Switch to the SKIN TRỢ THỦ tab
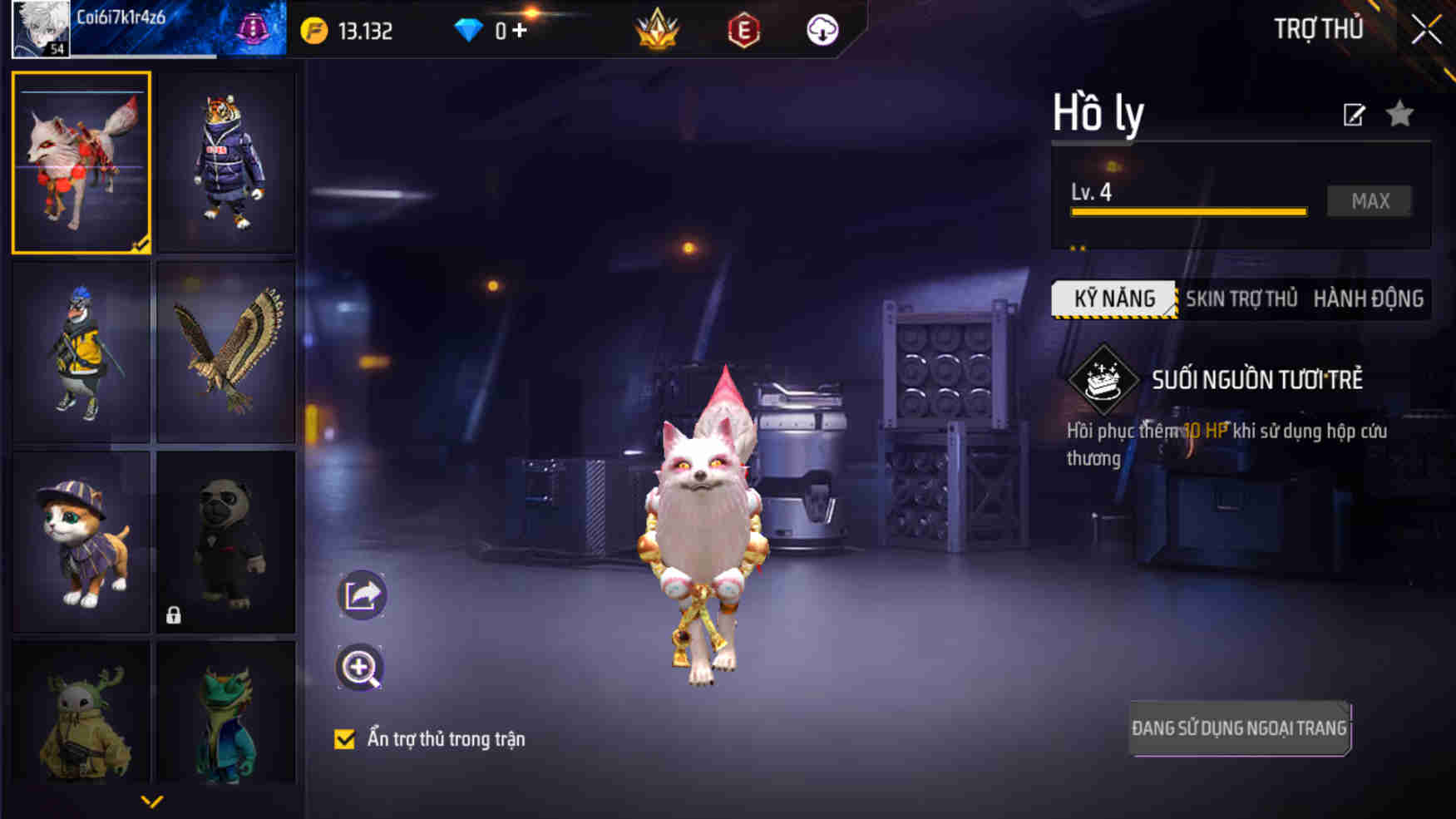 (x=1243, y=298)
